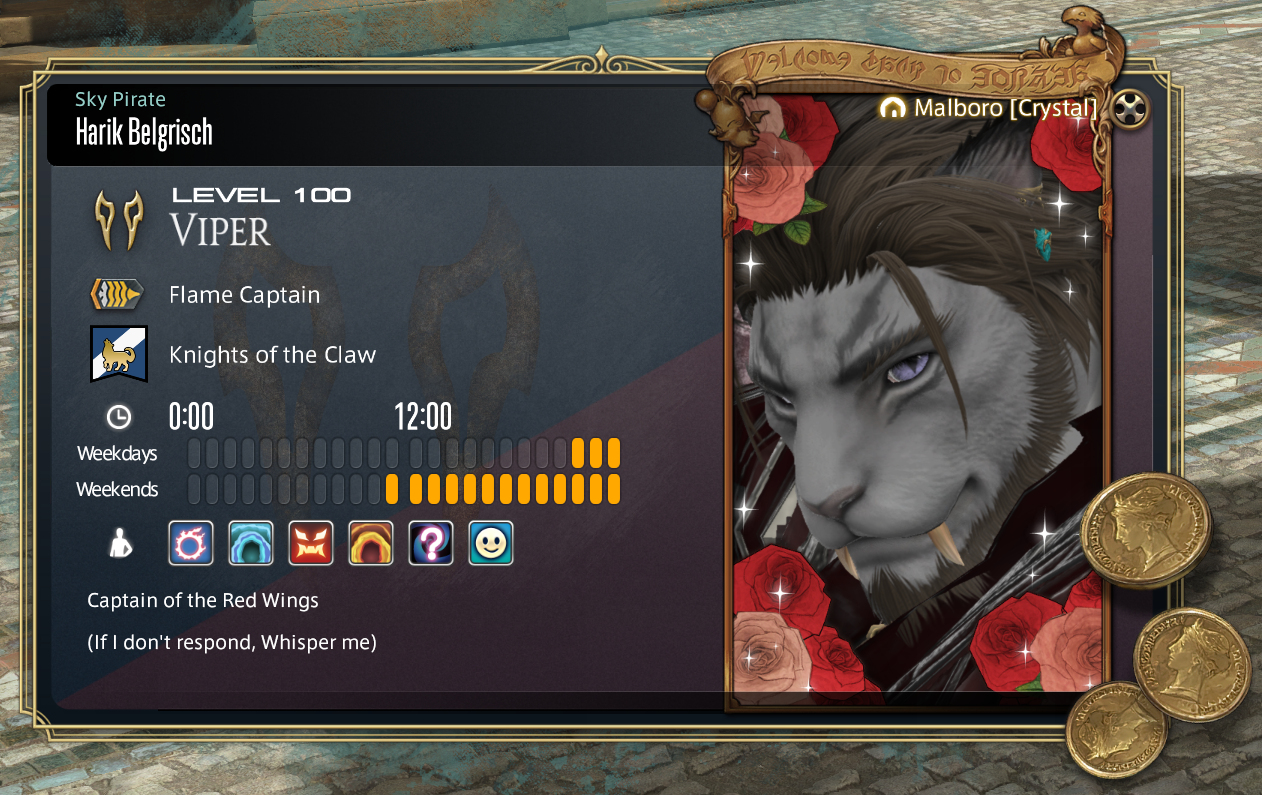The image size is (1262, 795).
Task: Select the orange cave raid activity icon
Action: 371,543
